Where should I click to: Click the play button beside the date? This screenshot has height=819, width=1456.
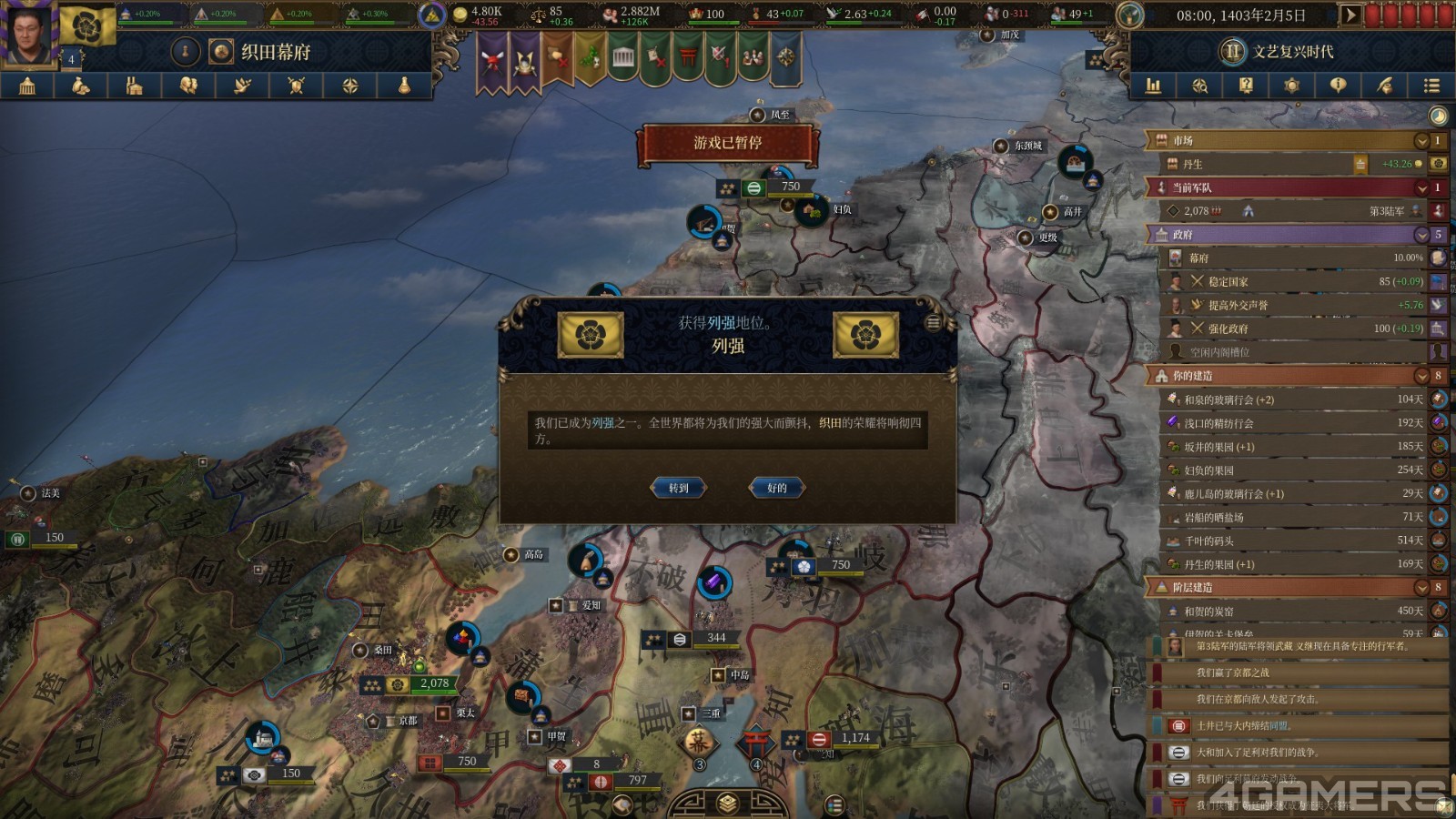[1350, 15]
